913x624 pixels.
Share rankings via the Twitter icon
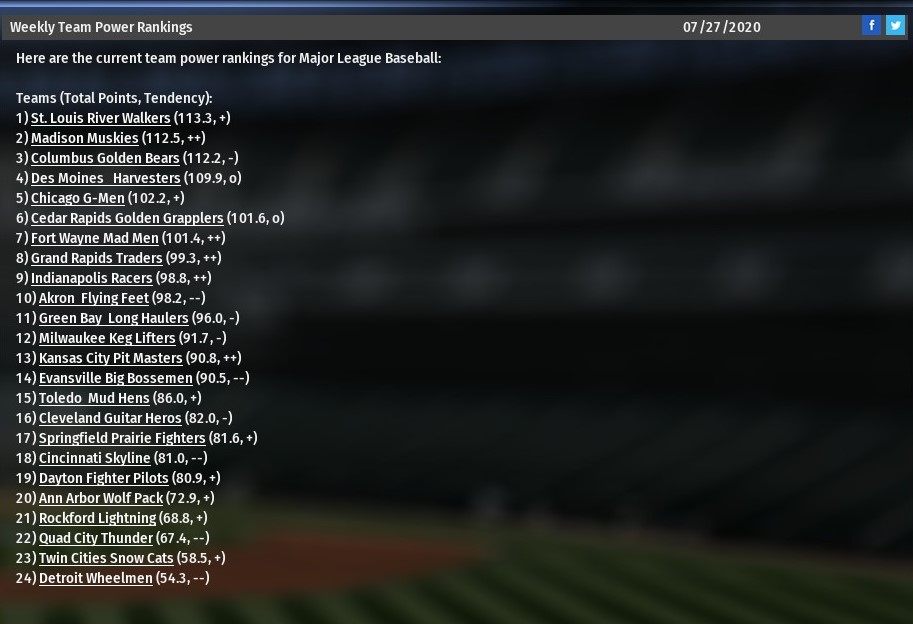coord(895,26)
